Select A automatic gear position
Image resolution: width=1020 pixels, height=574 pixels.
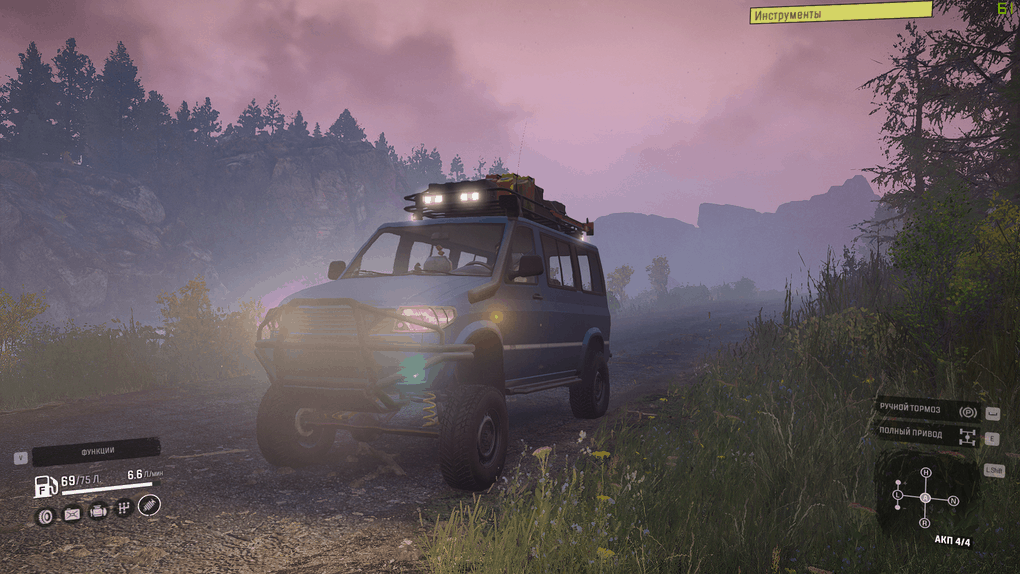[925, 497]
